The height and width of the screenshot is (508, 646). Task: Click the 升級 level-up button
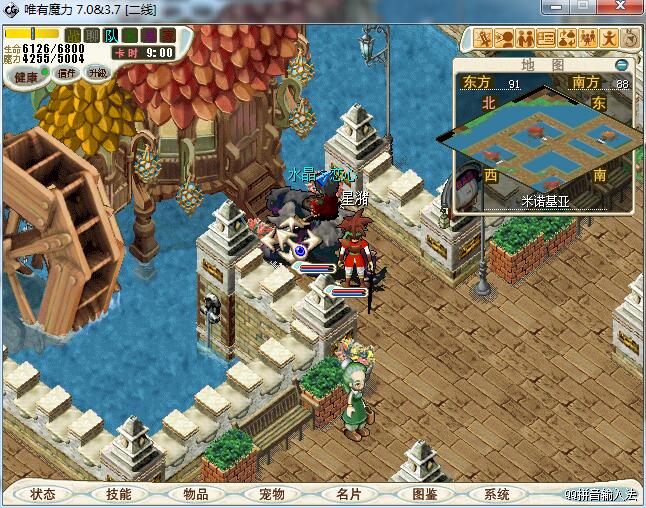pyautogui.click(x=98, y=73)
